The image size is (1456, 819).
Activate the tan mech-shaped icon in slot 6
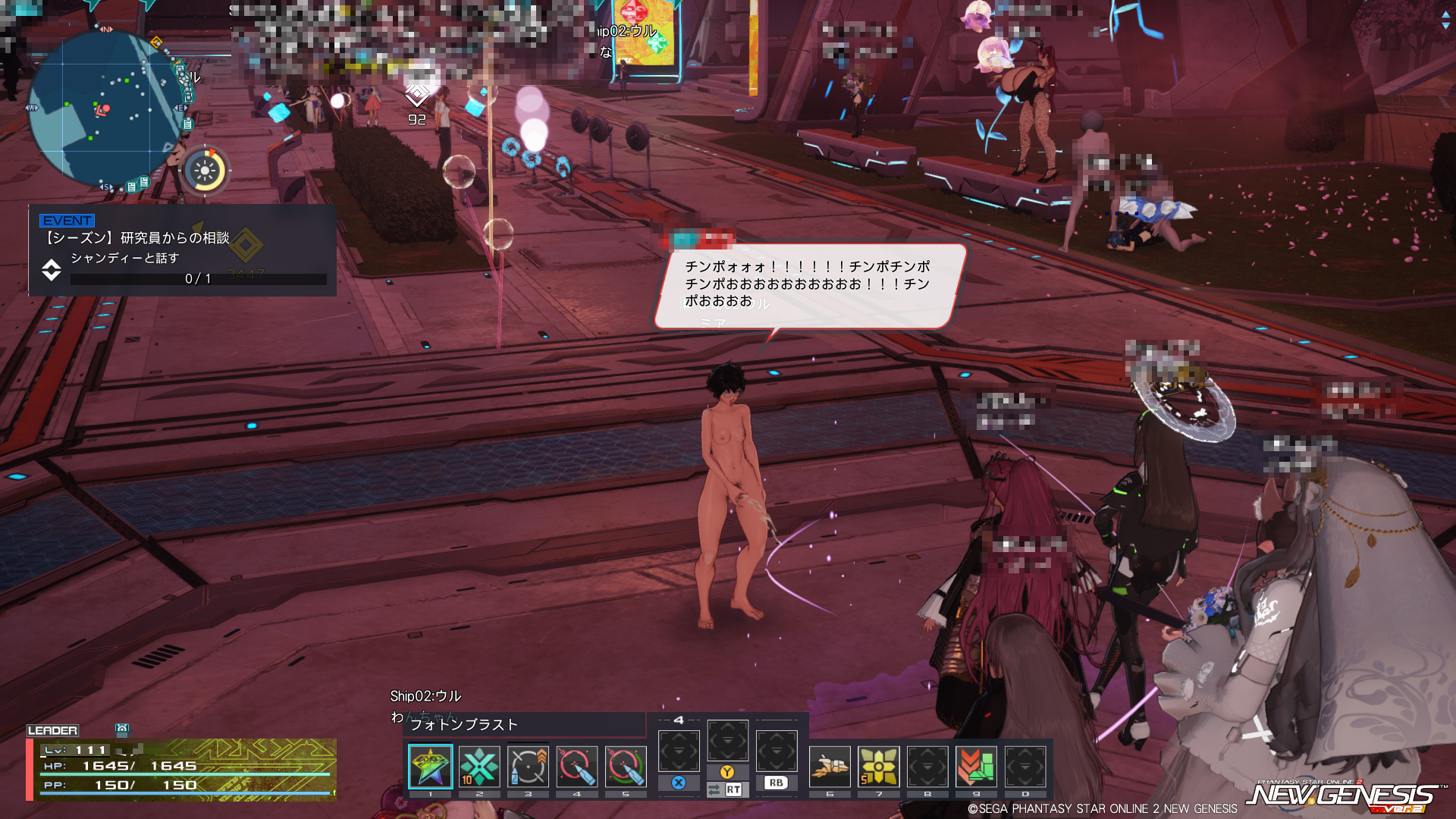830,766
